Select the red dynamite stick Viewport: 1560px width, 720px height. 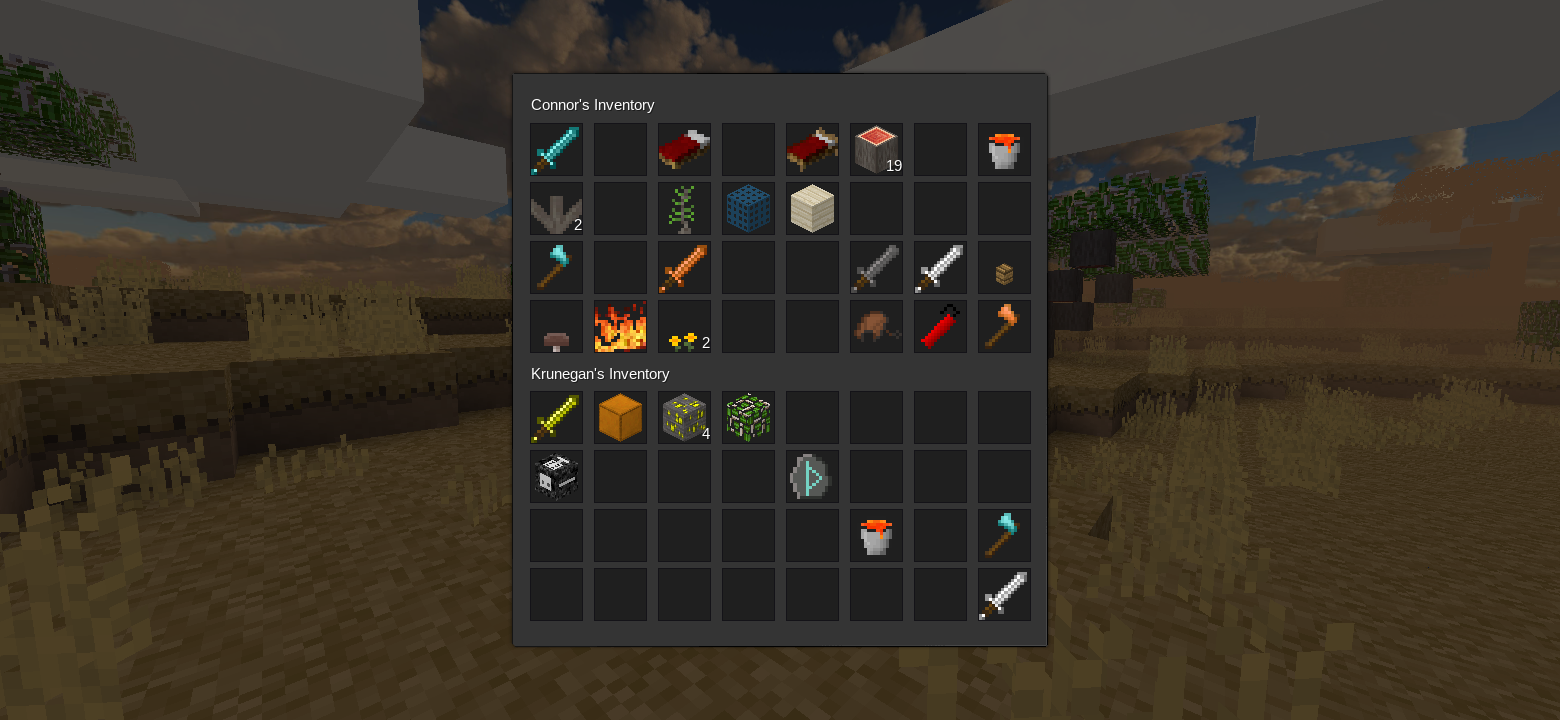tap(940, 327)
